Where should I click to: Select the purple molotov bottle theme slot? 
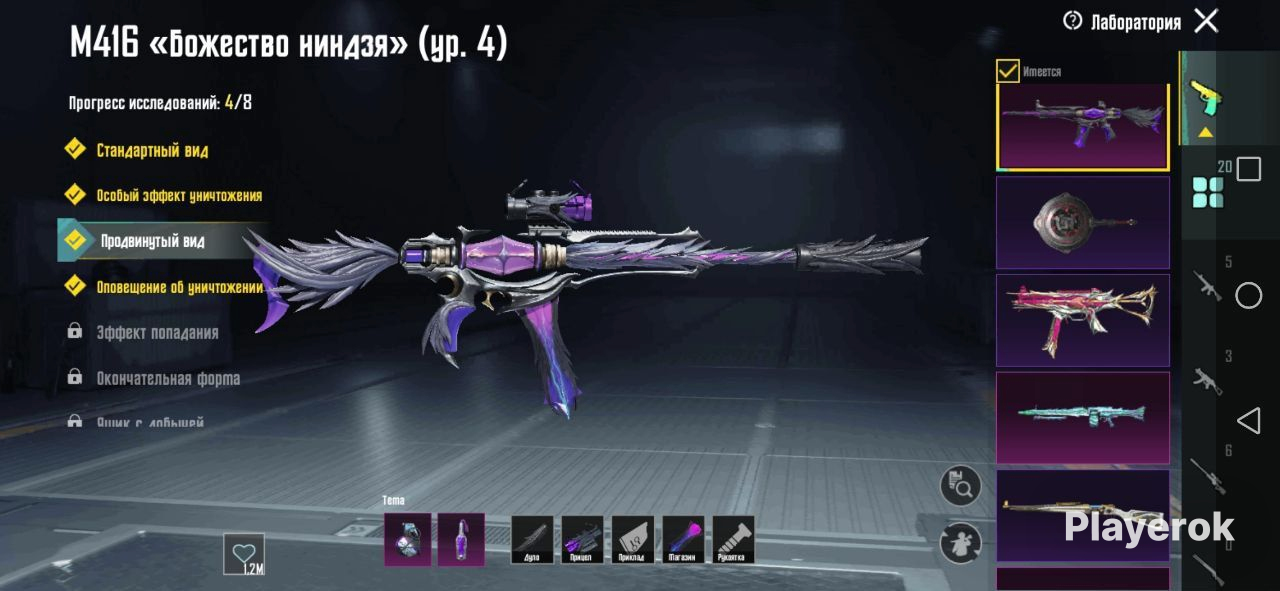point(461,540)
